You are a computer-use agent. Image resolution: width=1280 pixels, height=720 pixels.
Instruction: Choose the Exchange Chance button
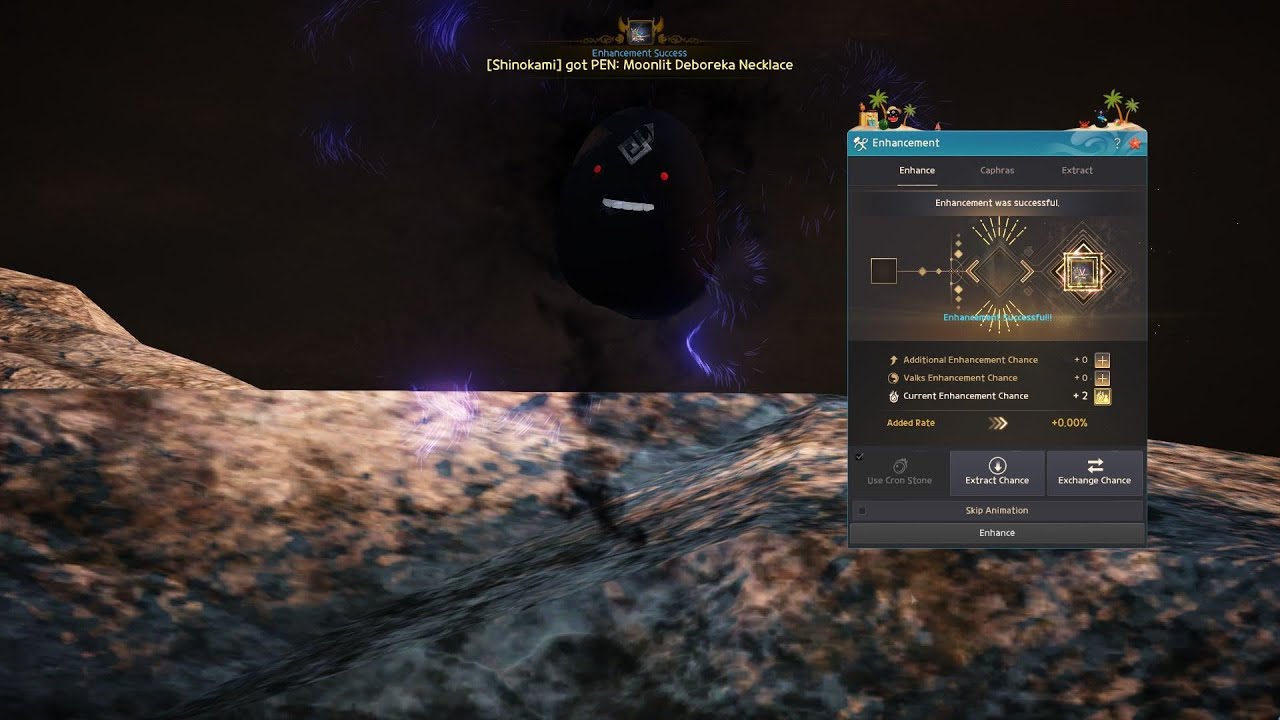coord(1094,472)
